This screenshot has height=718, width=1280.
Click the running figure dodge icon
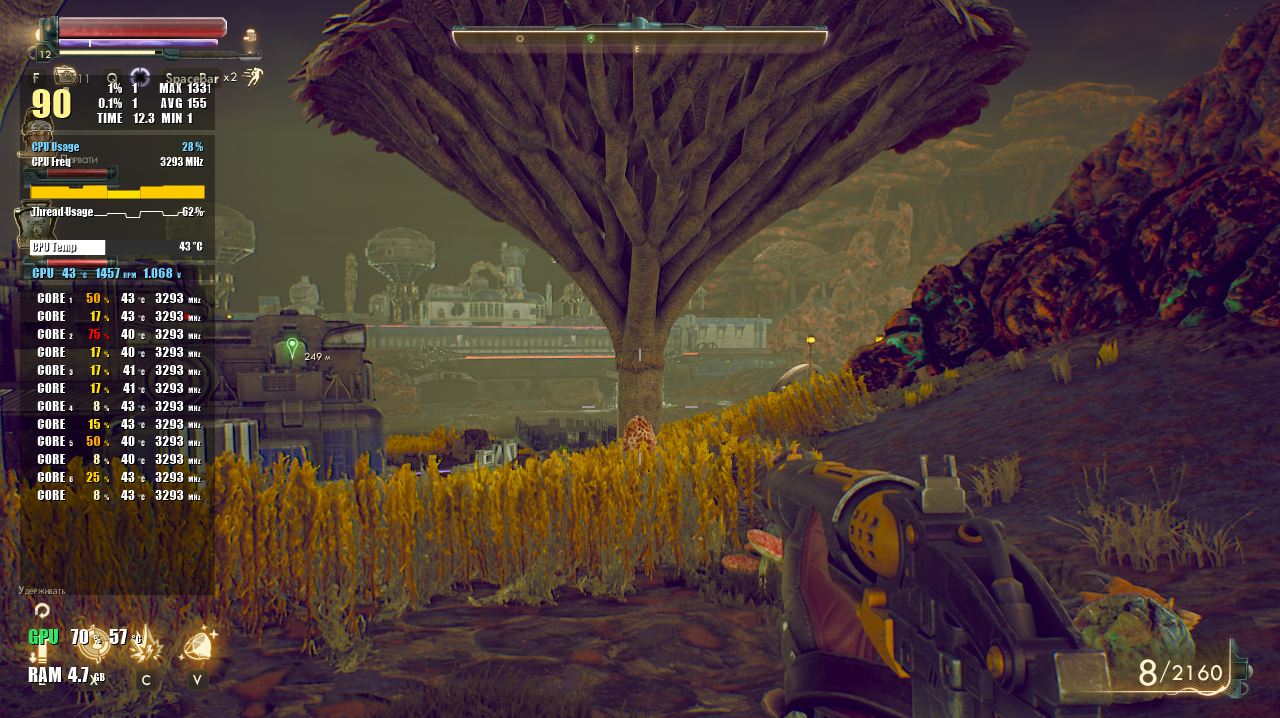coord(253,77)
